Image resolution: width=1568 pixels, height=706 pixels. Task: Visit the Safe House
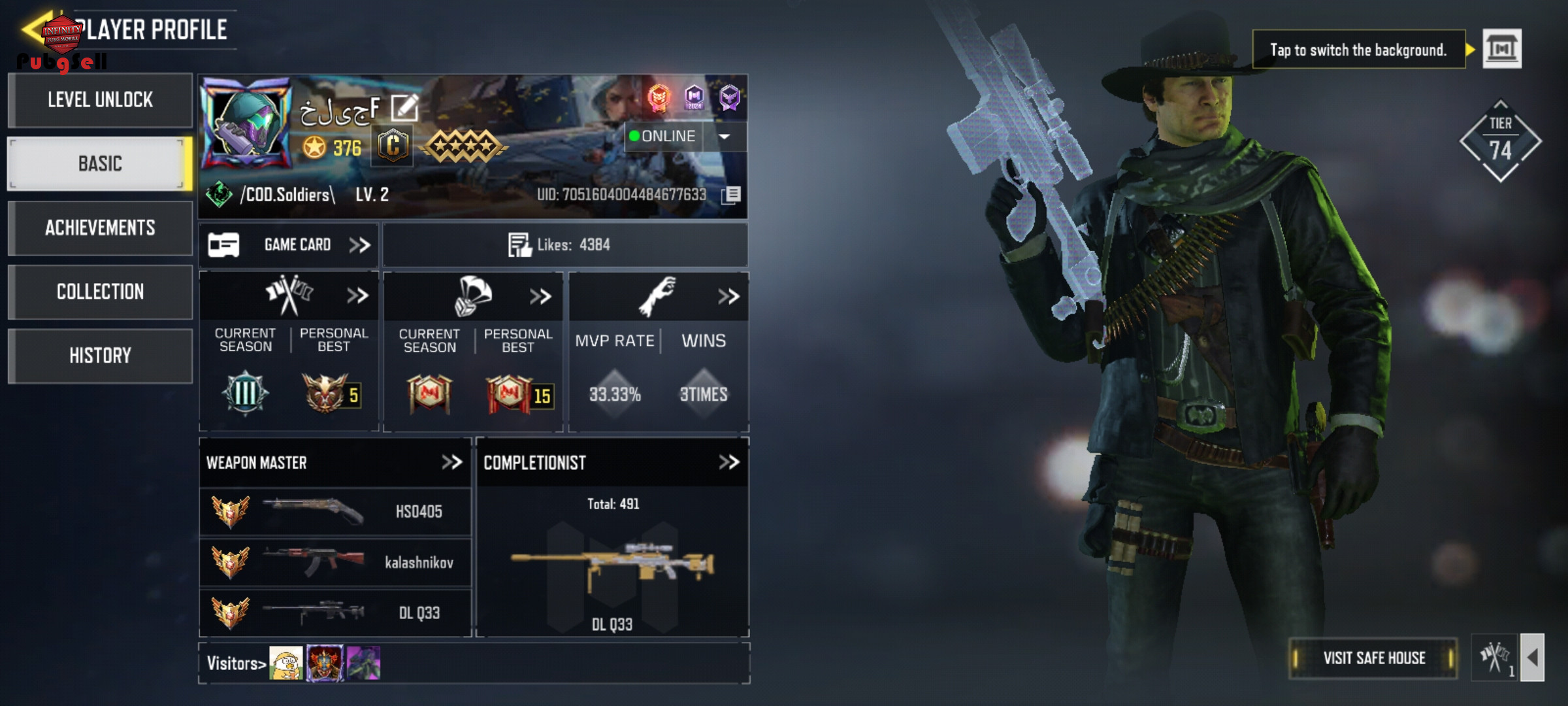click(x=1373, y=658)
